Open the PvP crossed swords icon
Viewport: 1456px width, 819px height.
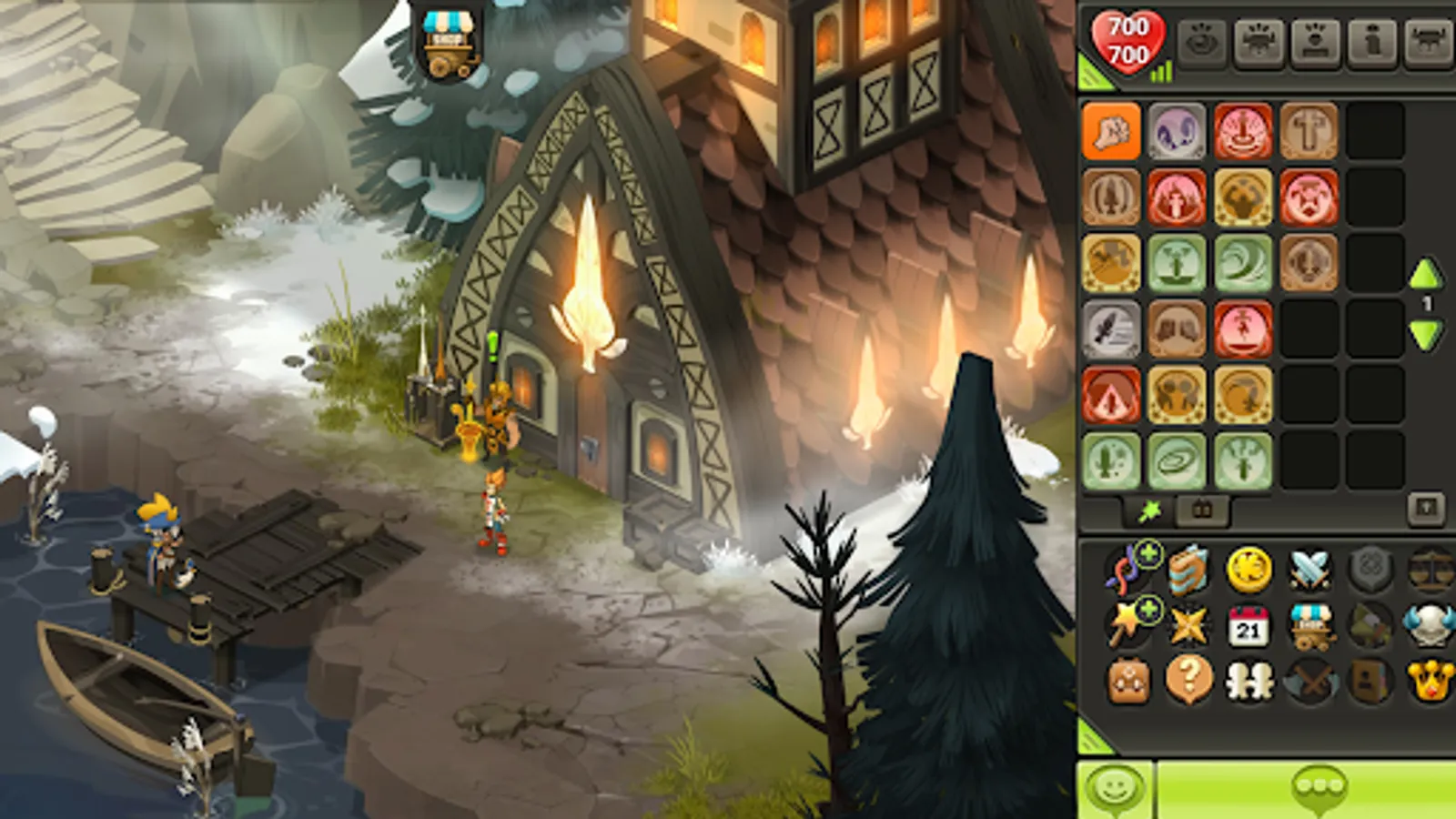1307,571
